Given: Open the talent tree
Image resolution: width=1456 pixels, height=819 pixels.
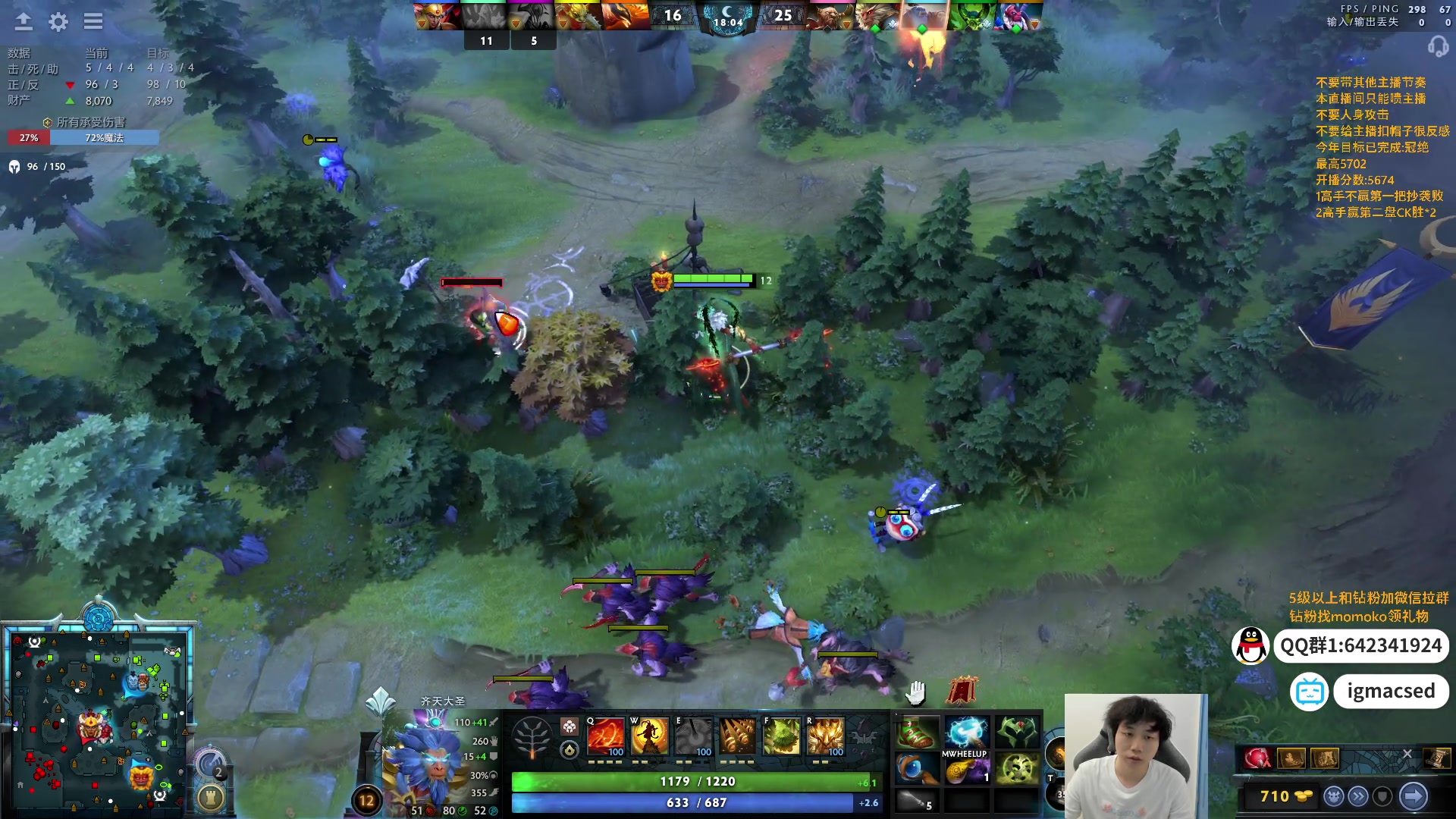Looking at the screenshot, I should pyautogui.click(x=532, y=737).
